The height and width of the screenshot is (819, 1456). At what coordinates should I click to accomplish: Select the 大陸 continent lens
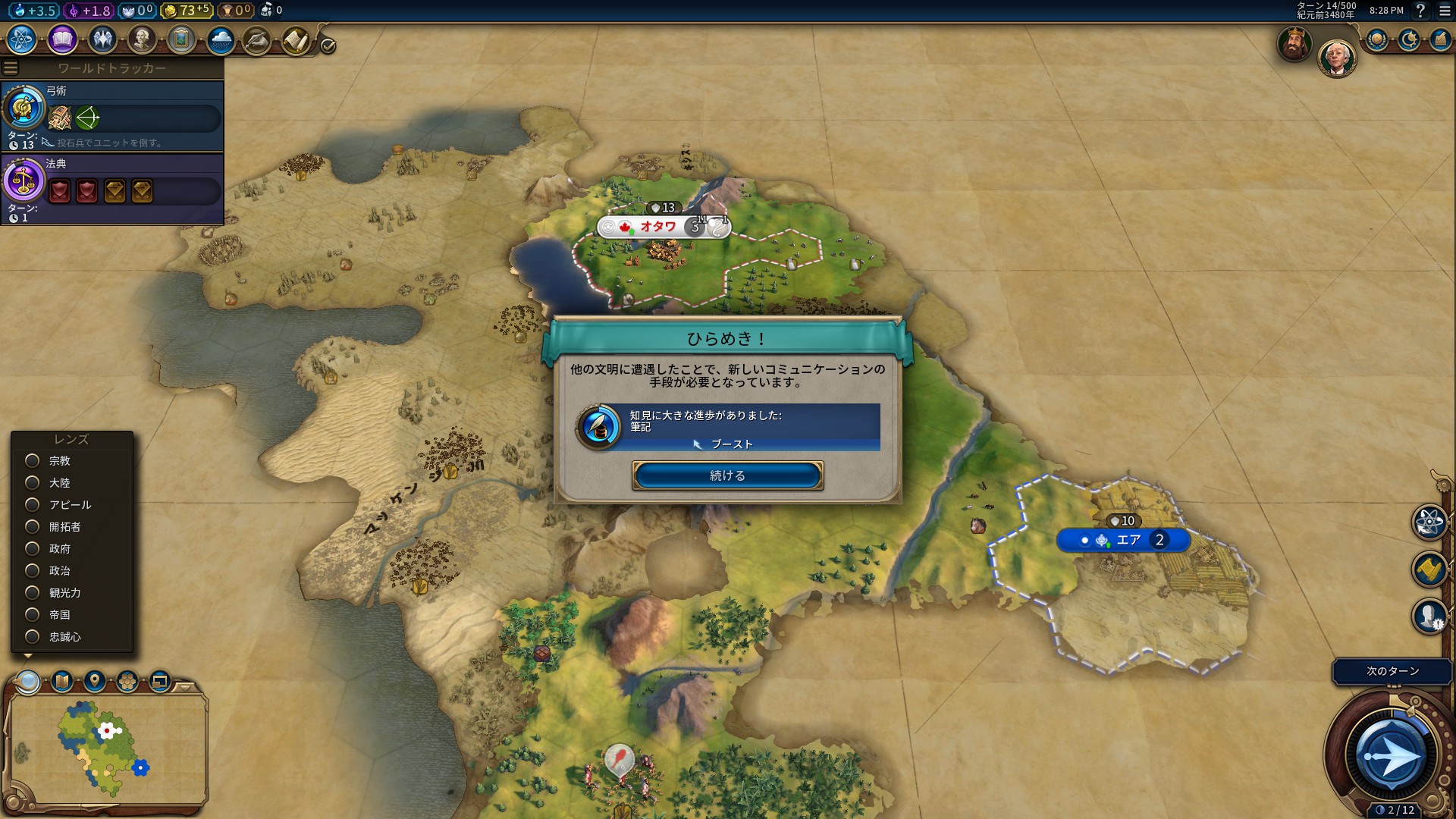[x=33, y=483]
